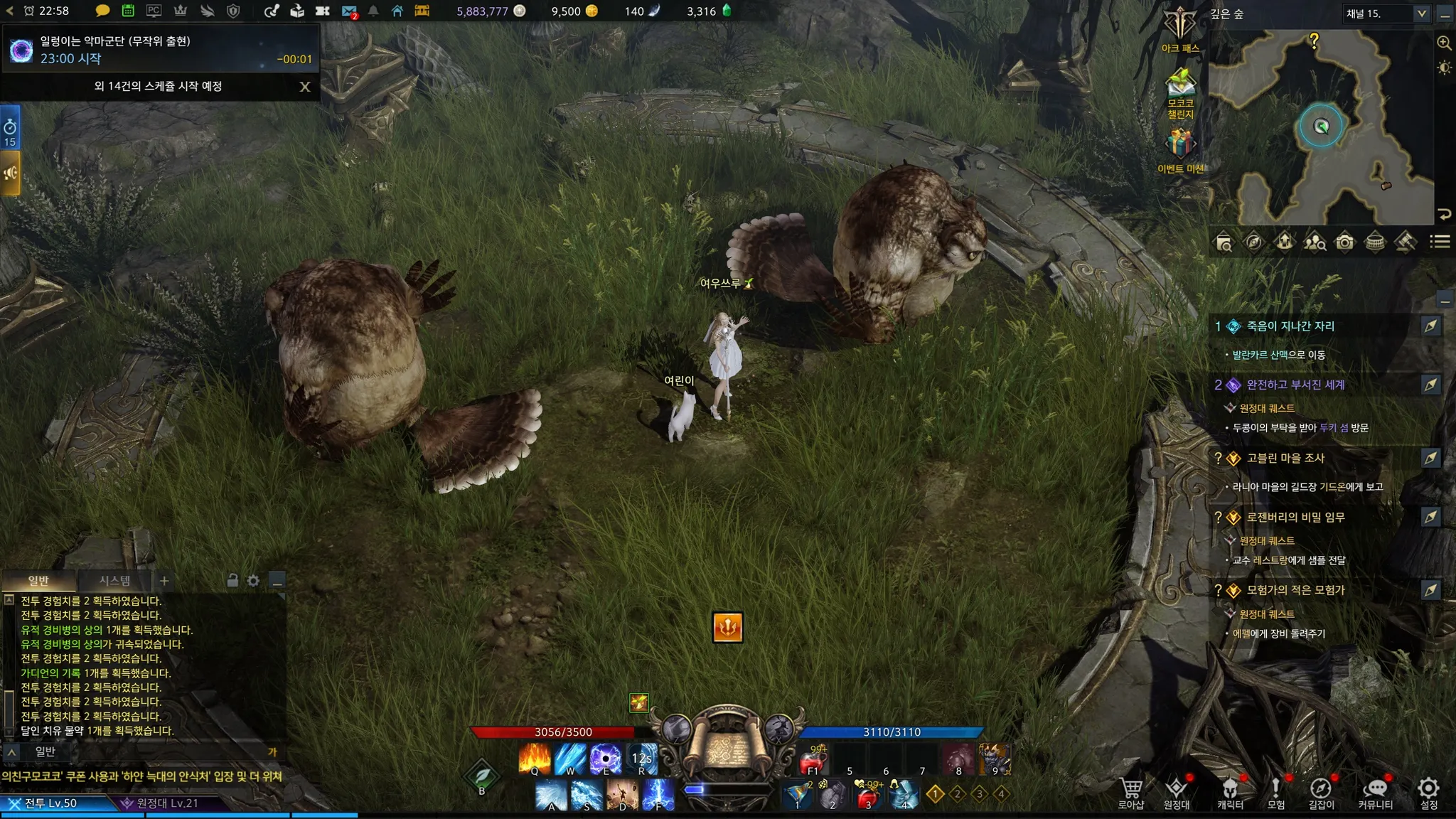Open the 아크 패스 icon
The height and width of the screenshot is (819, 1456).
click(1180, 27)
